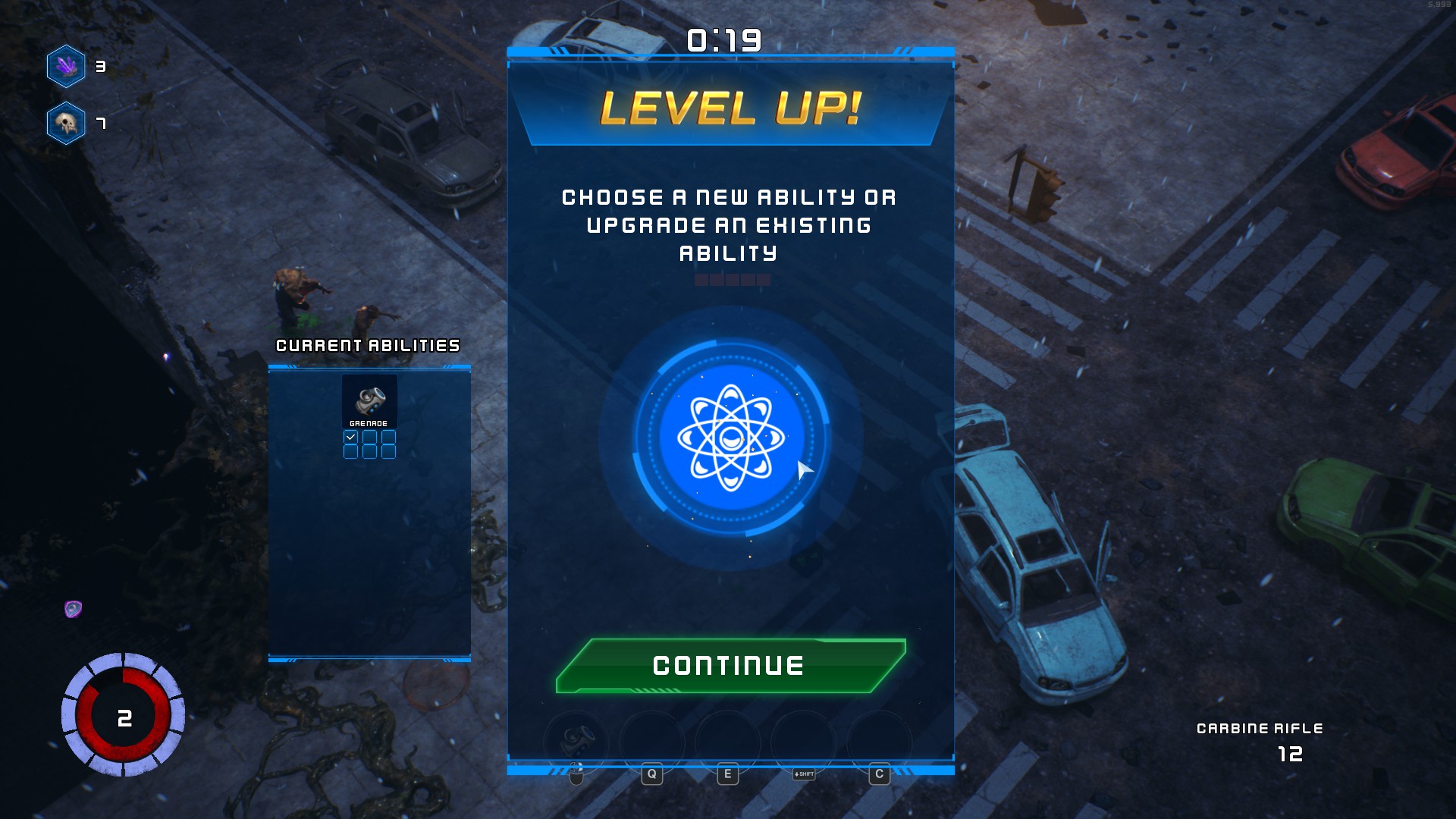Click the green Continue button
The width and height of the screenshot is (1456, 819).
730,666
